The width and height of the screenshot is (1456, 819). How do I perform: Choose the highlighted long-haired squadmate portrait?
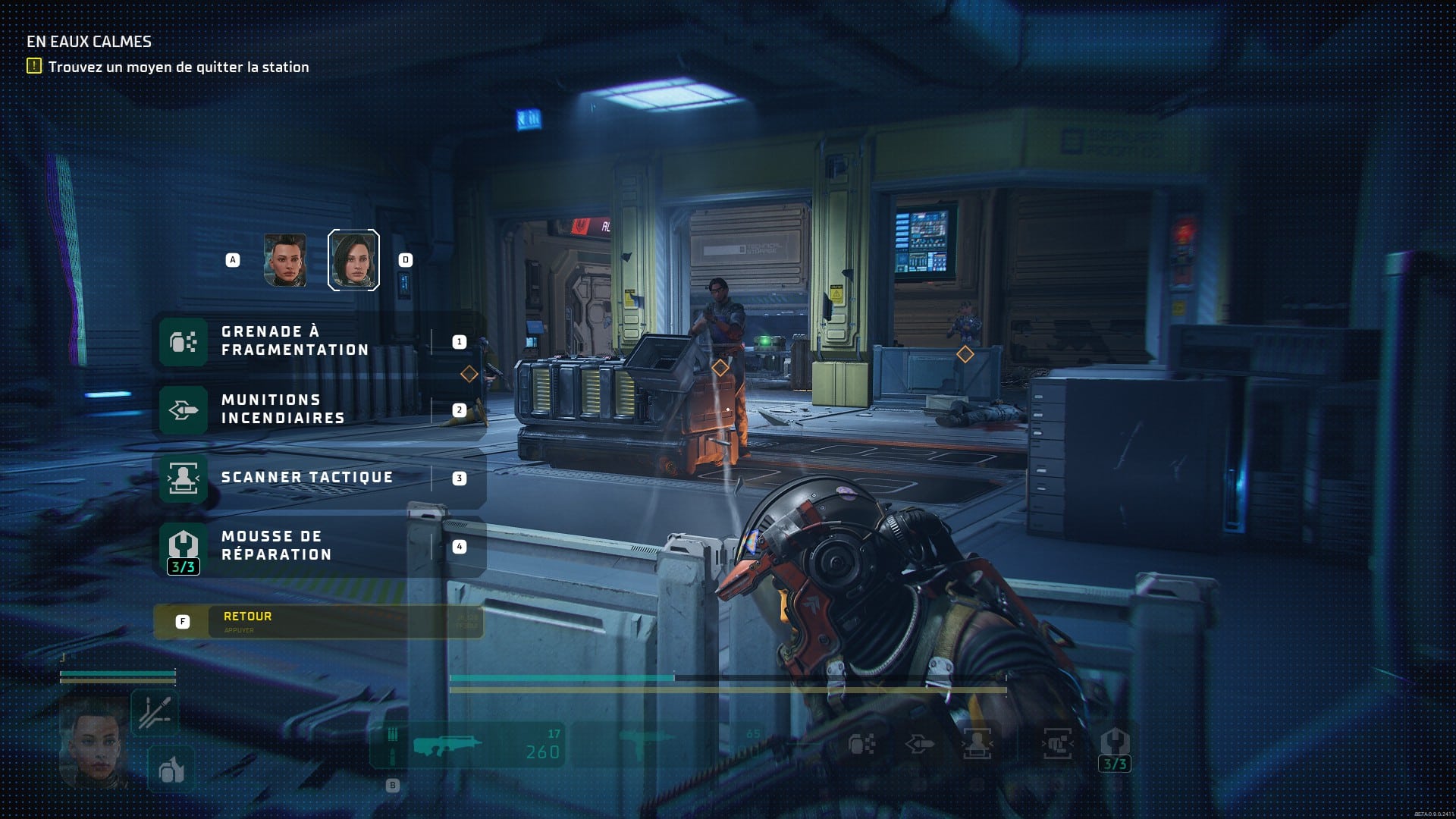[353, 260]
